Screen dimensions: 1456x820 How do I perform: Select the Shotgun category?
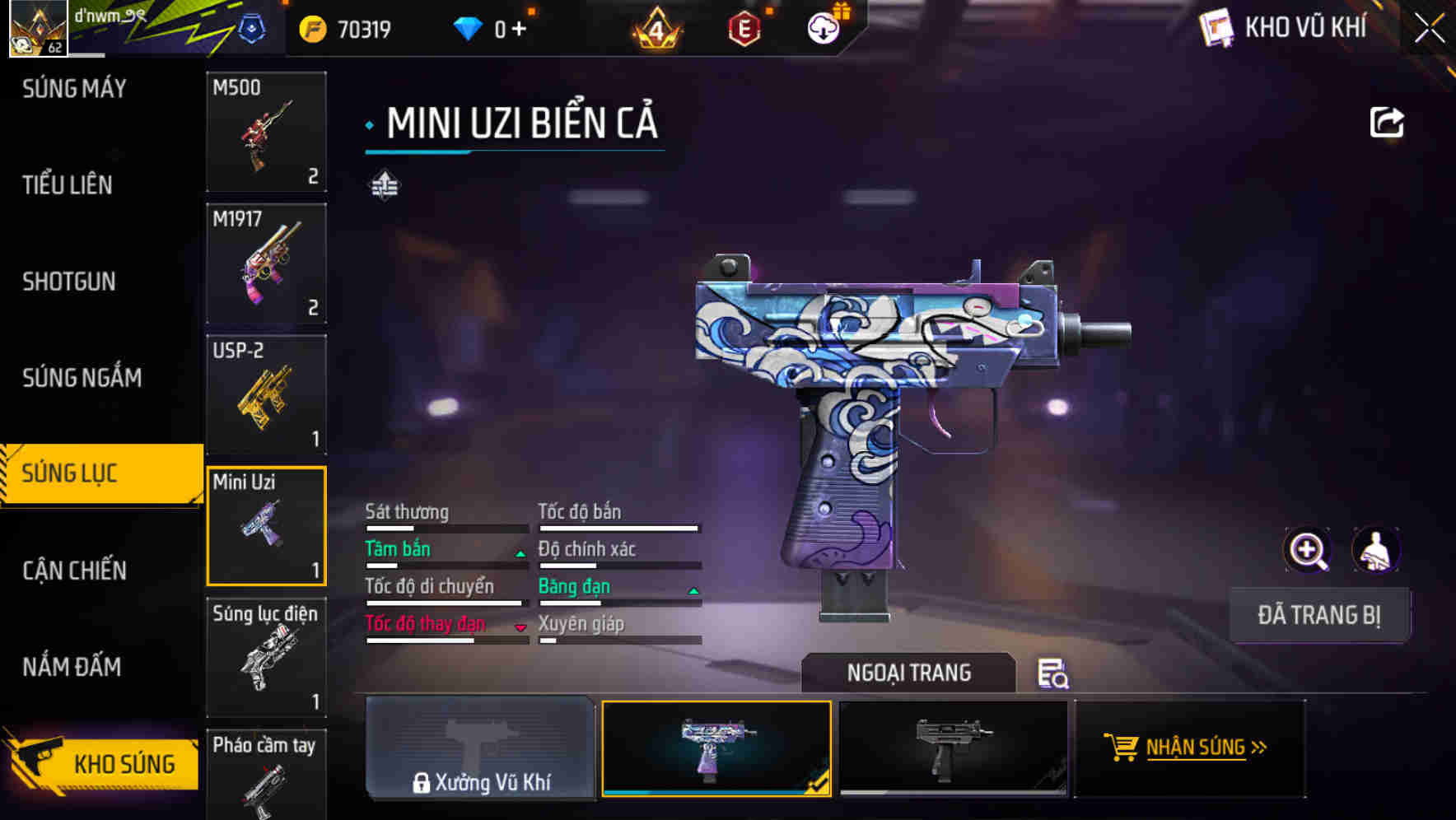(69, 282)
